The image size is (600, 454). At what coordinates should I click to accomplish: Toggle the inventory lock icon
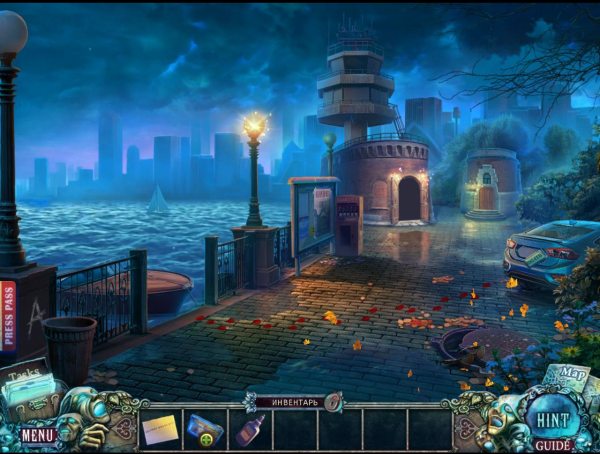click(331, 402)
